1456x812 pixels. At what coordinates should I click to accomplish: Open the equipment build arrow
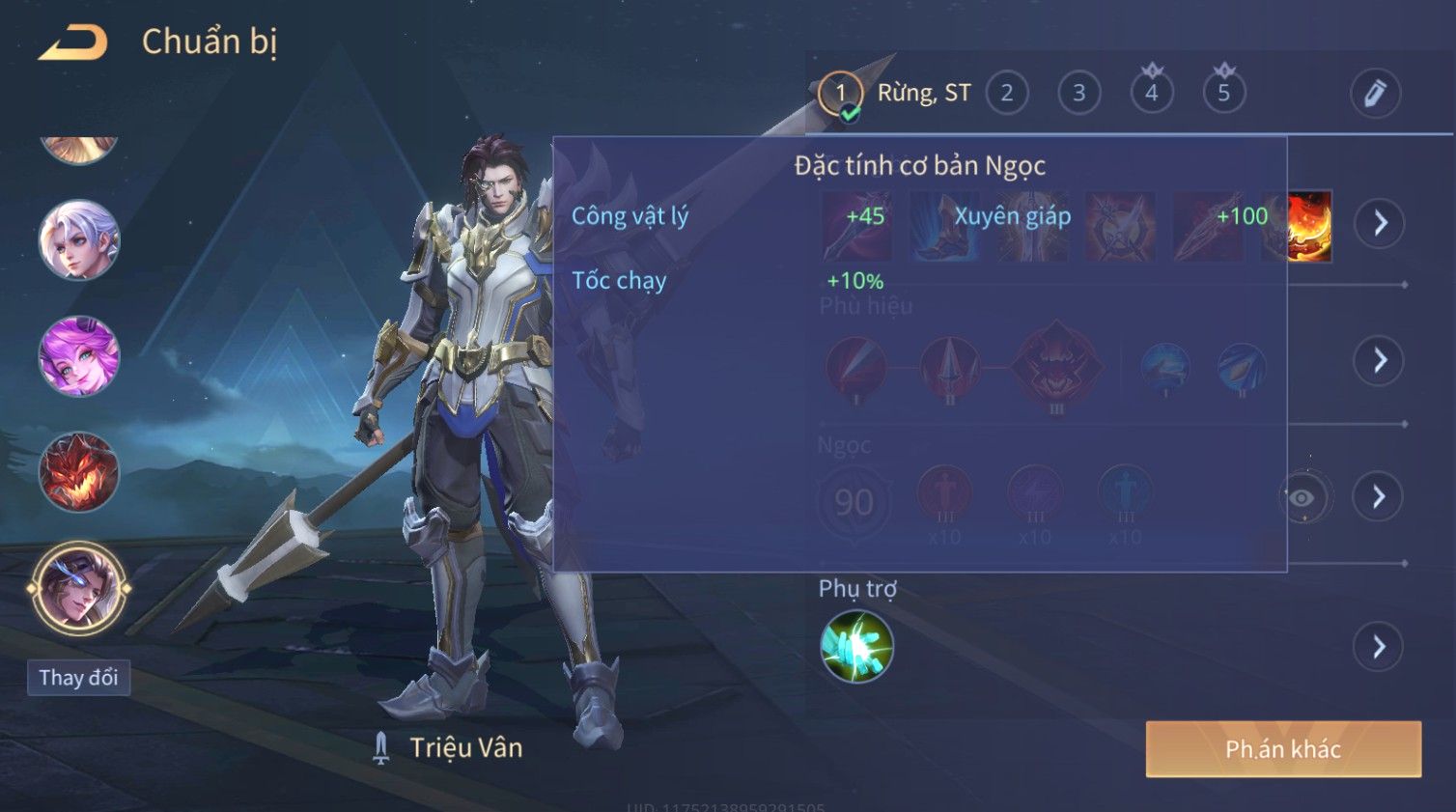click(1380, 223)
